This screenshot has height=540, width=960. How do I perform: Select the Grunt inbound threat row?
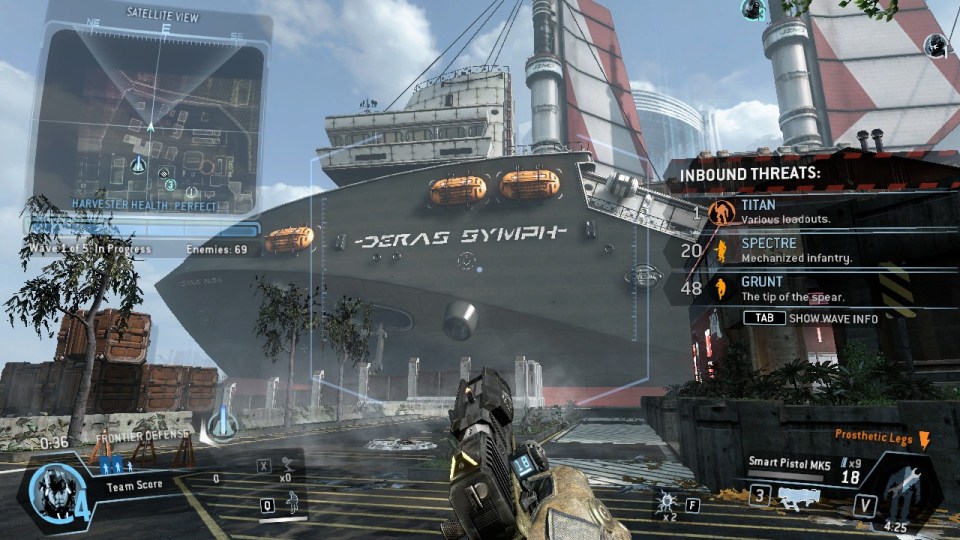coord(800,289)
